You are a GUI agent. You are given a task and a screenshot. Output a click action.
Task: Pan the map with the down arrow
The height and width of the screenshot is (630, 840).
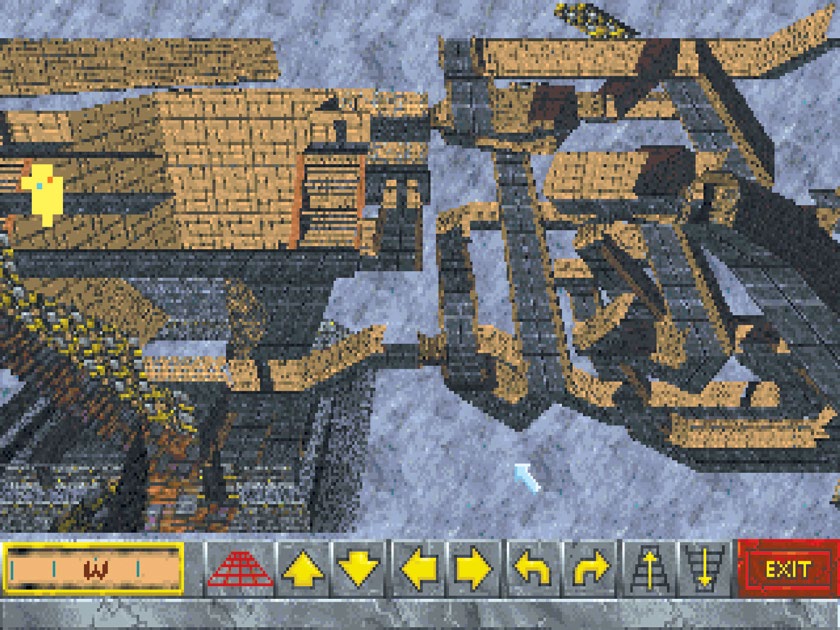357,569
